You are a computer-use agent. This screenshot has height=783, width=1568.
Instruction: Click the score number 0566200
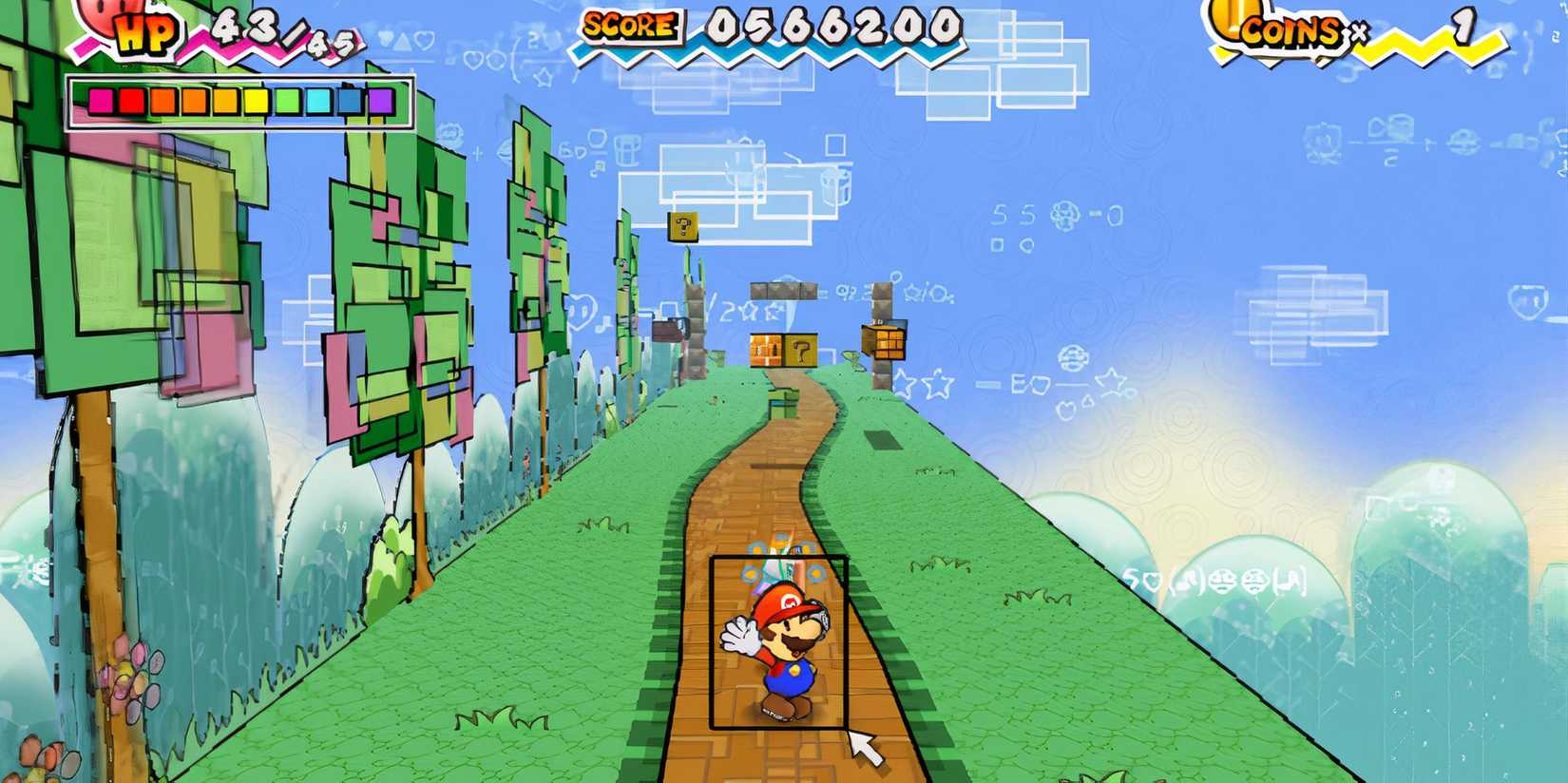point(836,29)
